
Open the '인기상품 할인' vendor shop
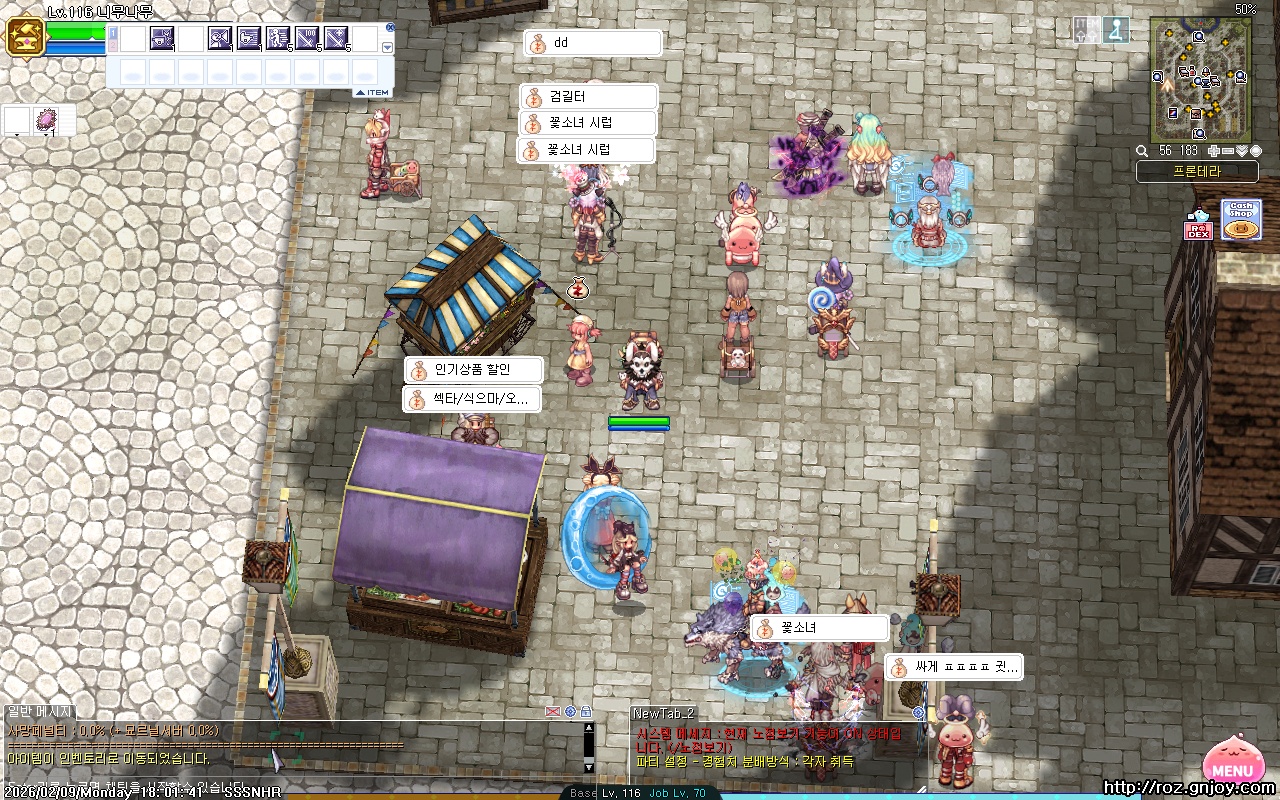473,370
